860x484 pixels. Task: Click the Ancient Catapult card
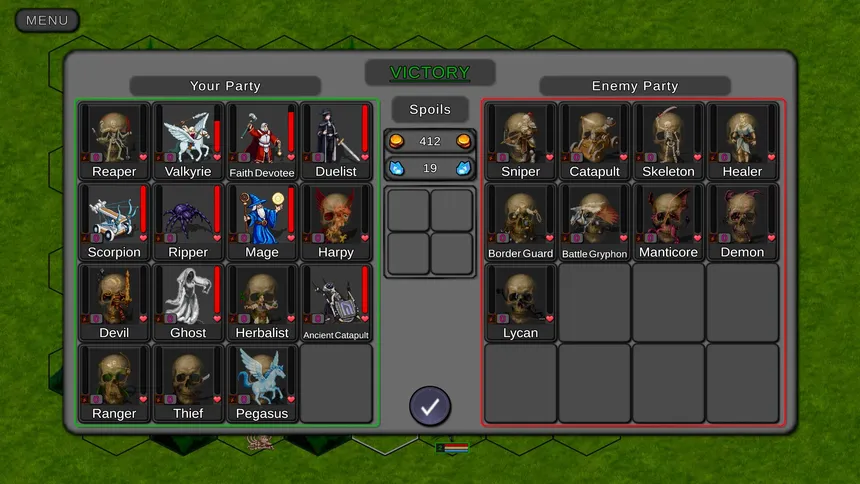click(336, 303)
